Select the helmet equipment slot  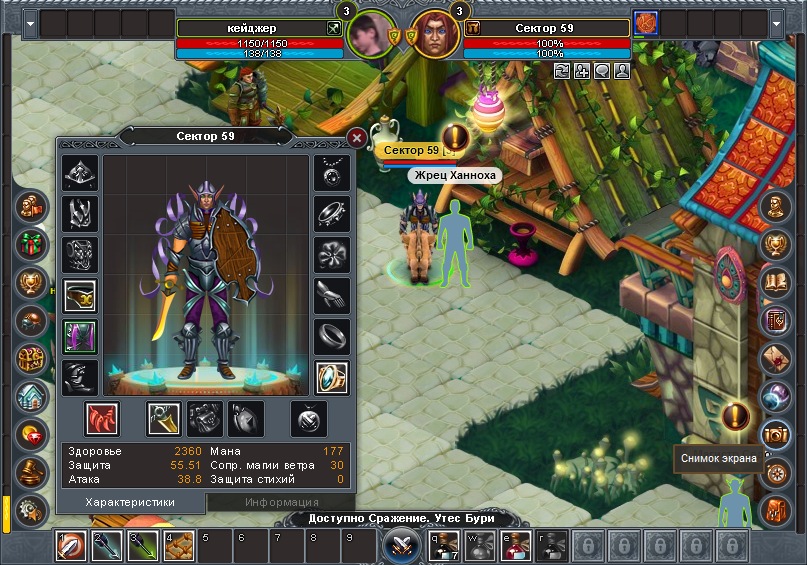coord(80,172)
